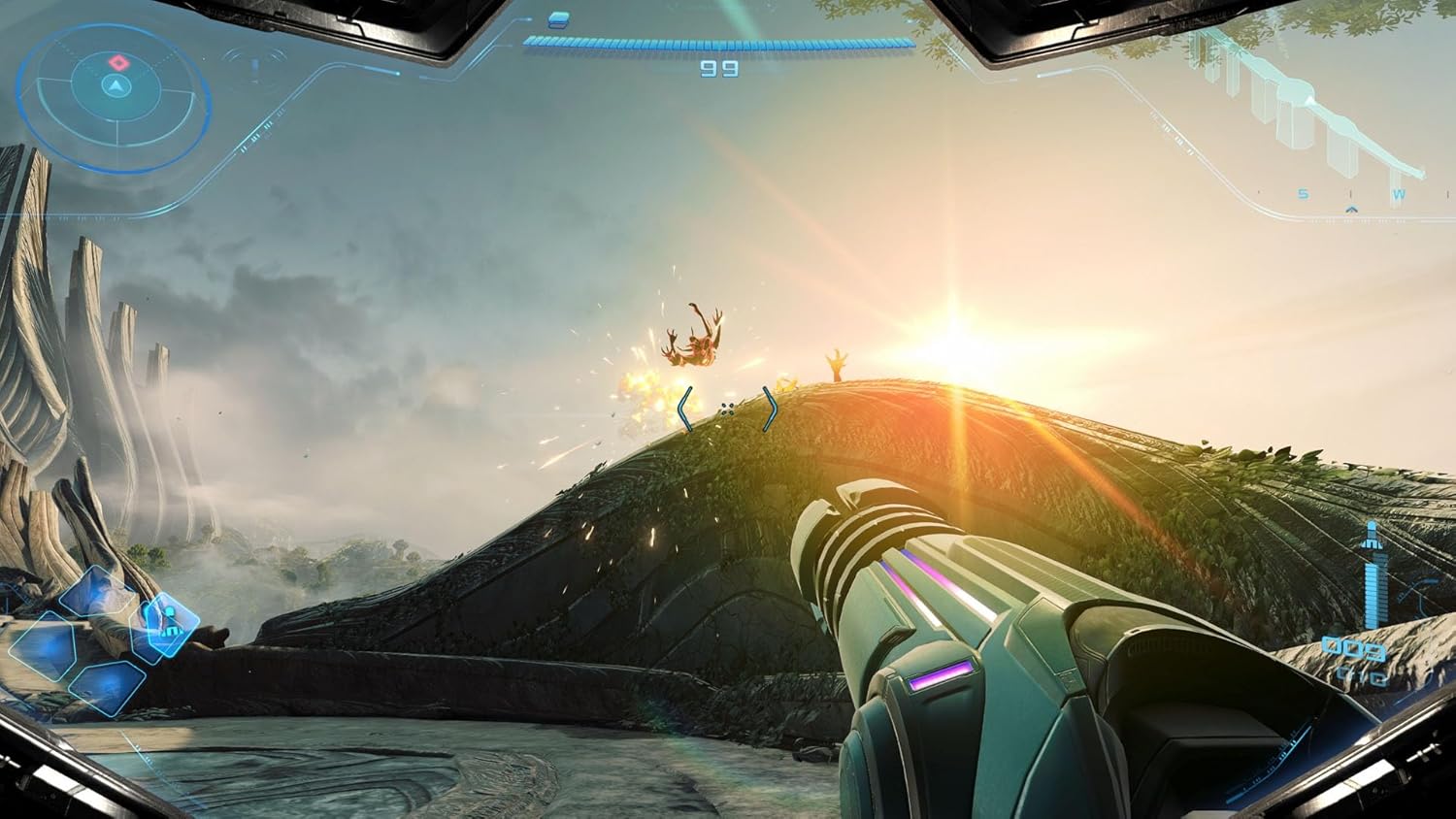Select the S marker on the compass
Screen dimensions: 1456x819
[1304, 194]
